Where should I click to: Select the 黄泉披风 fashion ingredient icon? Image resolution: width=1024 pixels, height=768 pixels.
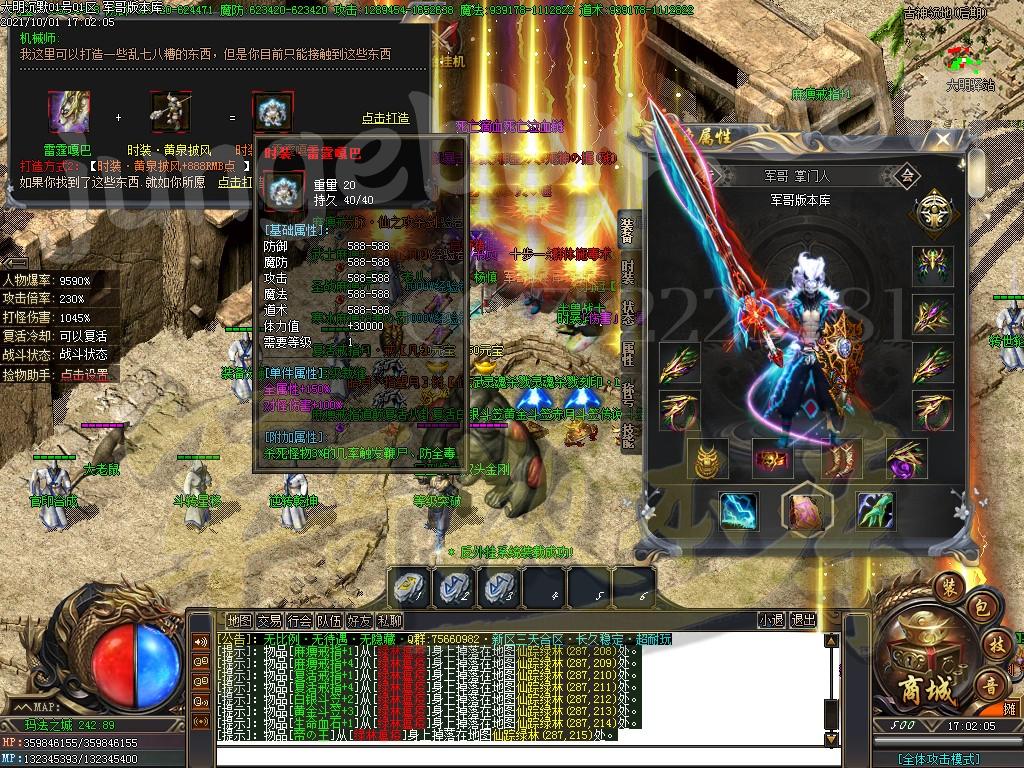click(170, 110)
